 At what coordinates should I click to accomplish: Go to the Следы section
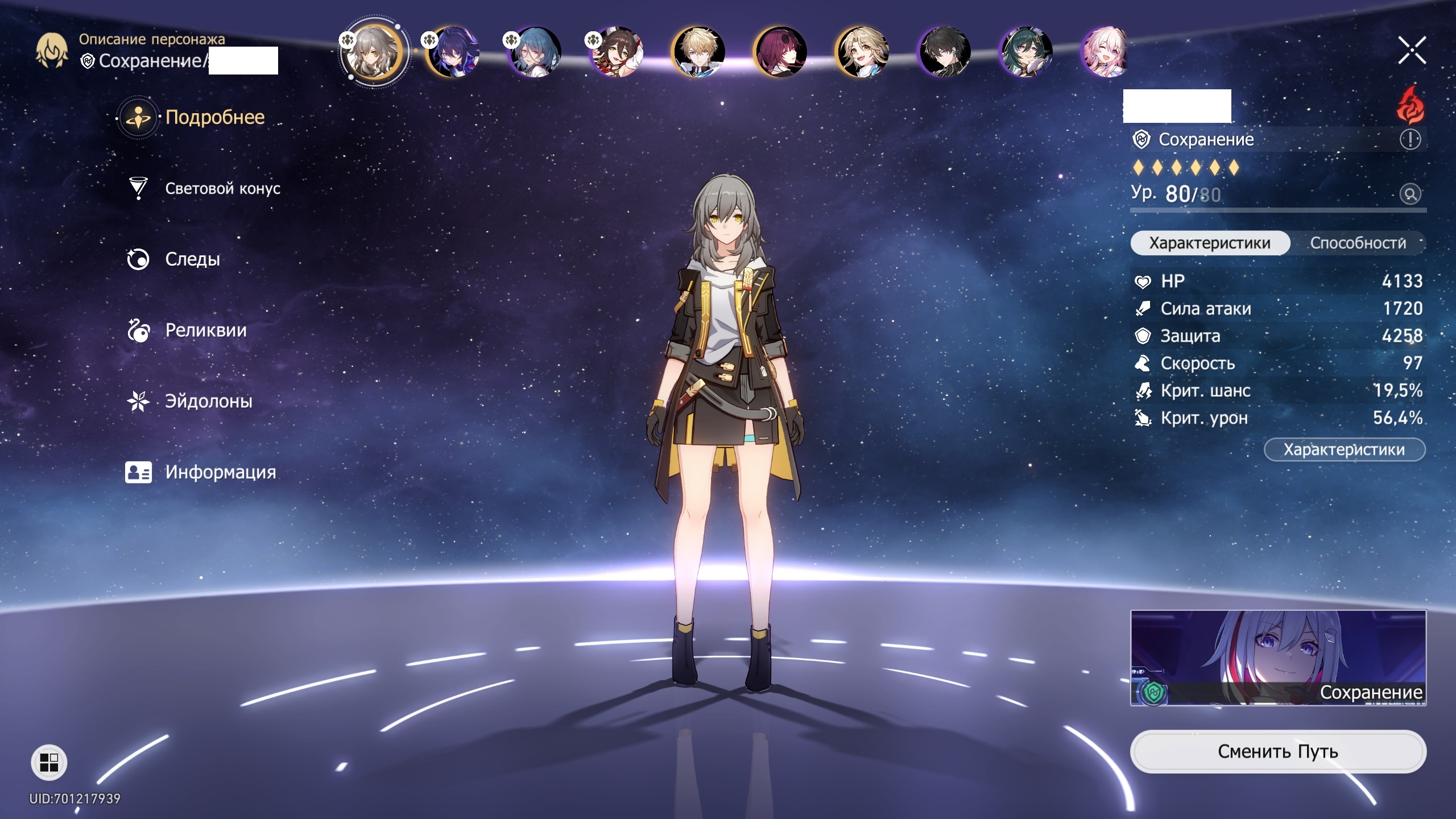pyautogui.click(x=192, y=259)
